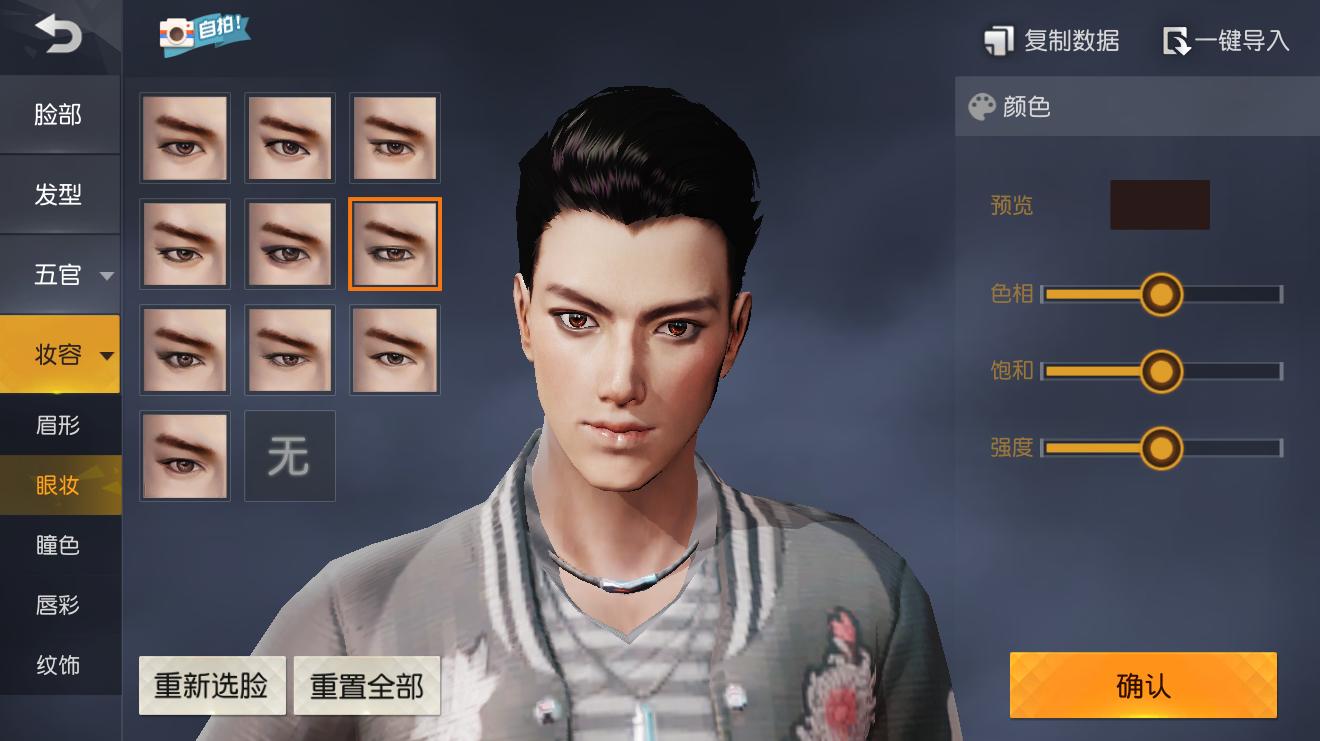Select the 纹饰 tattoo option

[x=58, y=665]
